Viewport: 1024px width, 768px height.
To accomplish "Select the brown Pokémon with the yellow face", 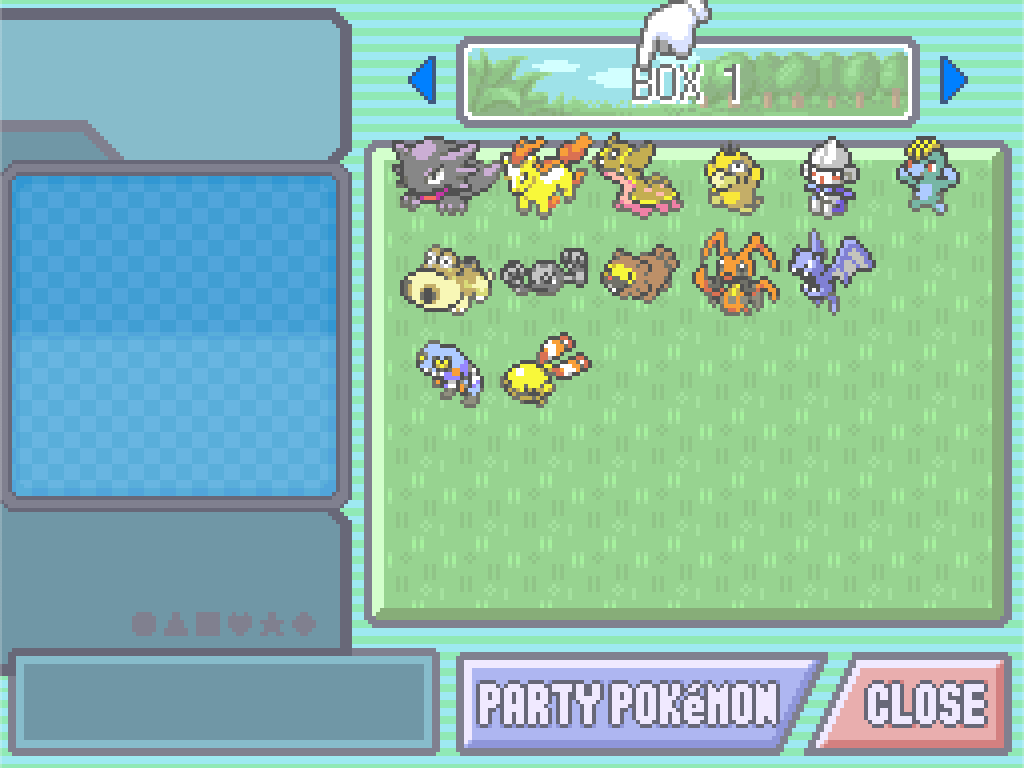I will [639, 272].
